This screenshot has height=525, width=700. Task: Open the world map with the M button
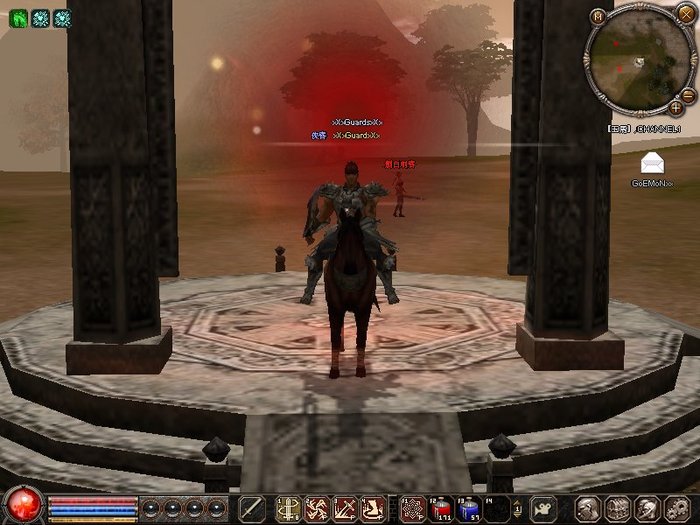pyautogui.click(x=598, y=16)
